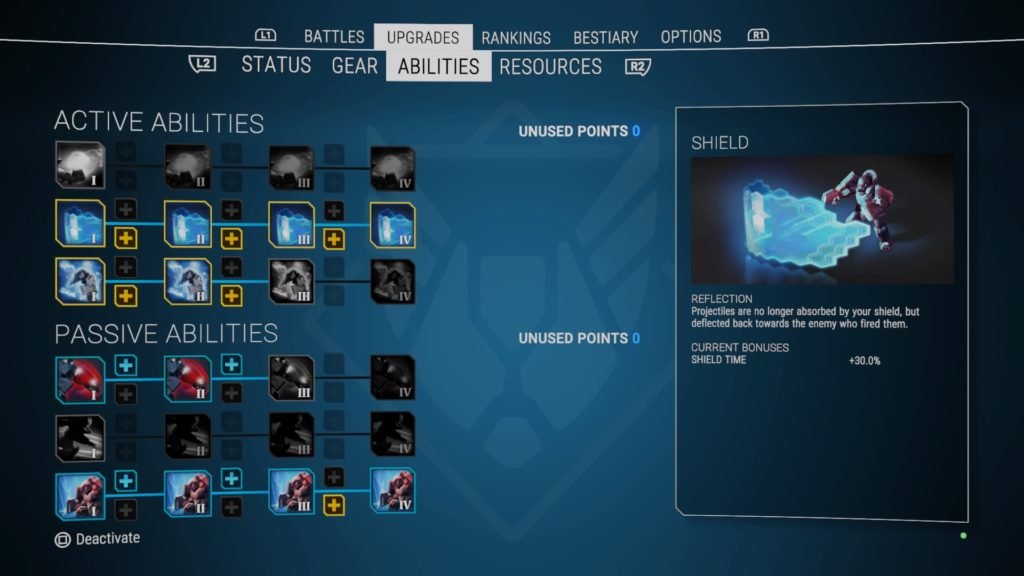Open the Battles tab

334,37
